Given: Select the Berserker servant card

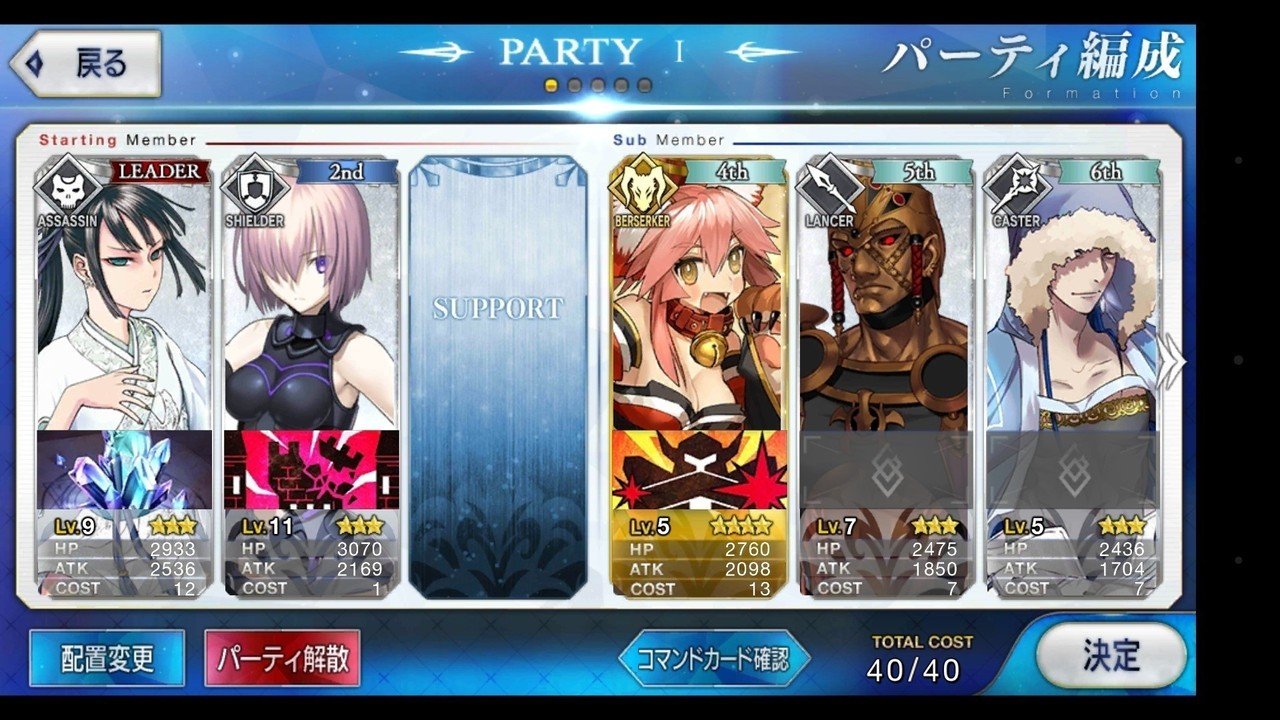Looking at the screenshot, I should (699, 300).
